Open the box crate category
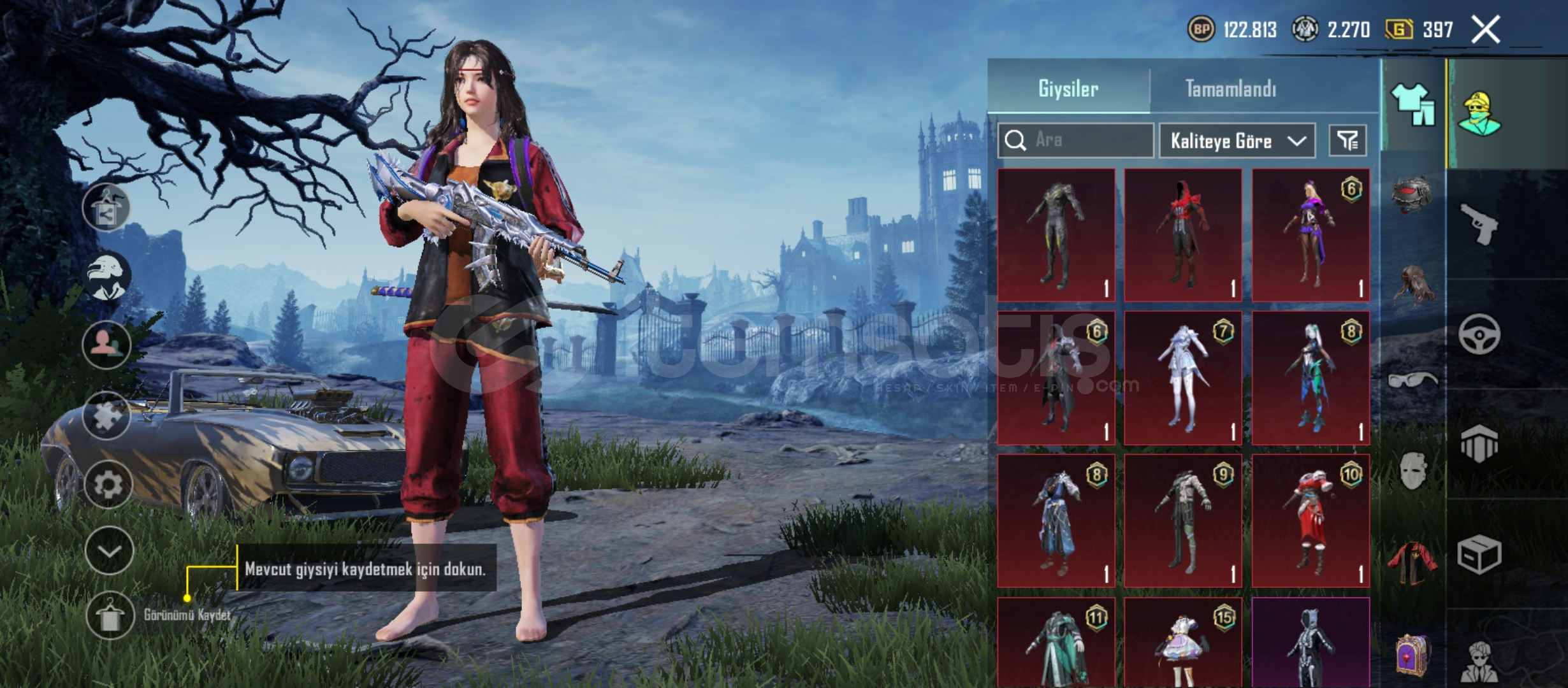This screenshot has height=688, width=1568. pyautogui.click(x=1479, y=554)
